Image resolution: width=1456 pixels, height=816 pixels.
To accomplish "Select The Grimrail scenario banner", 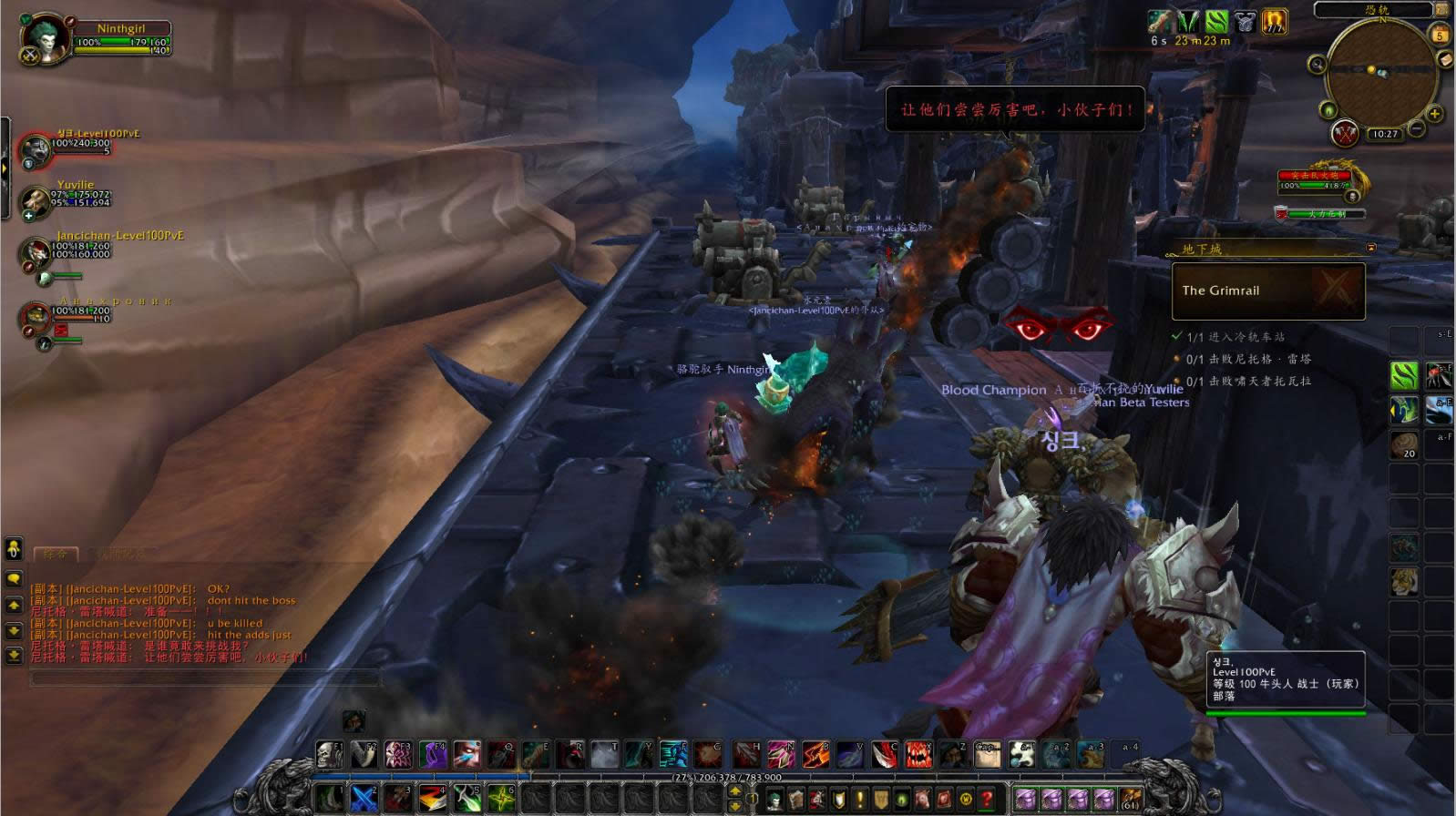I will click(1267, 291).
